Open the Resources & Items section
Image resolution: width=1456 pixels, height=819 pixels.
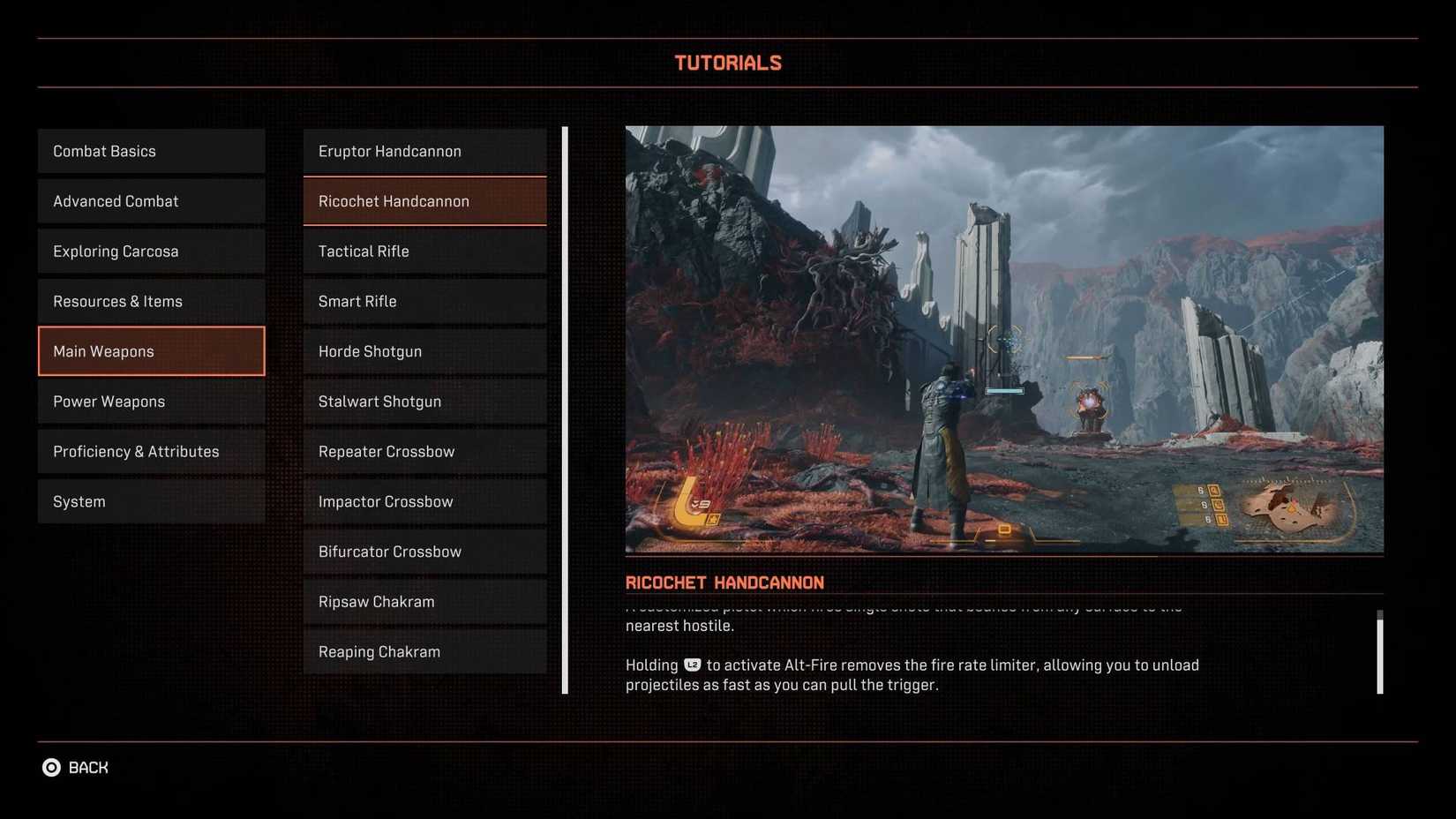(x=150, y=300)
